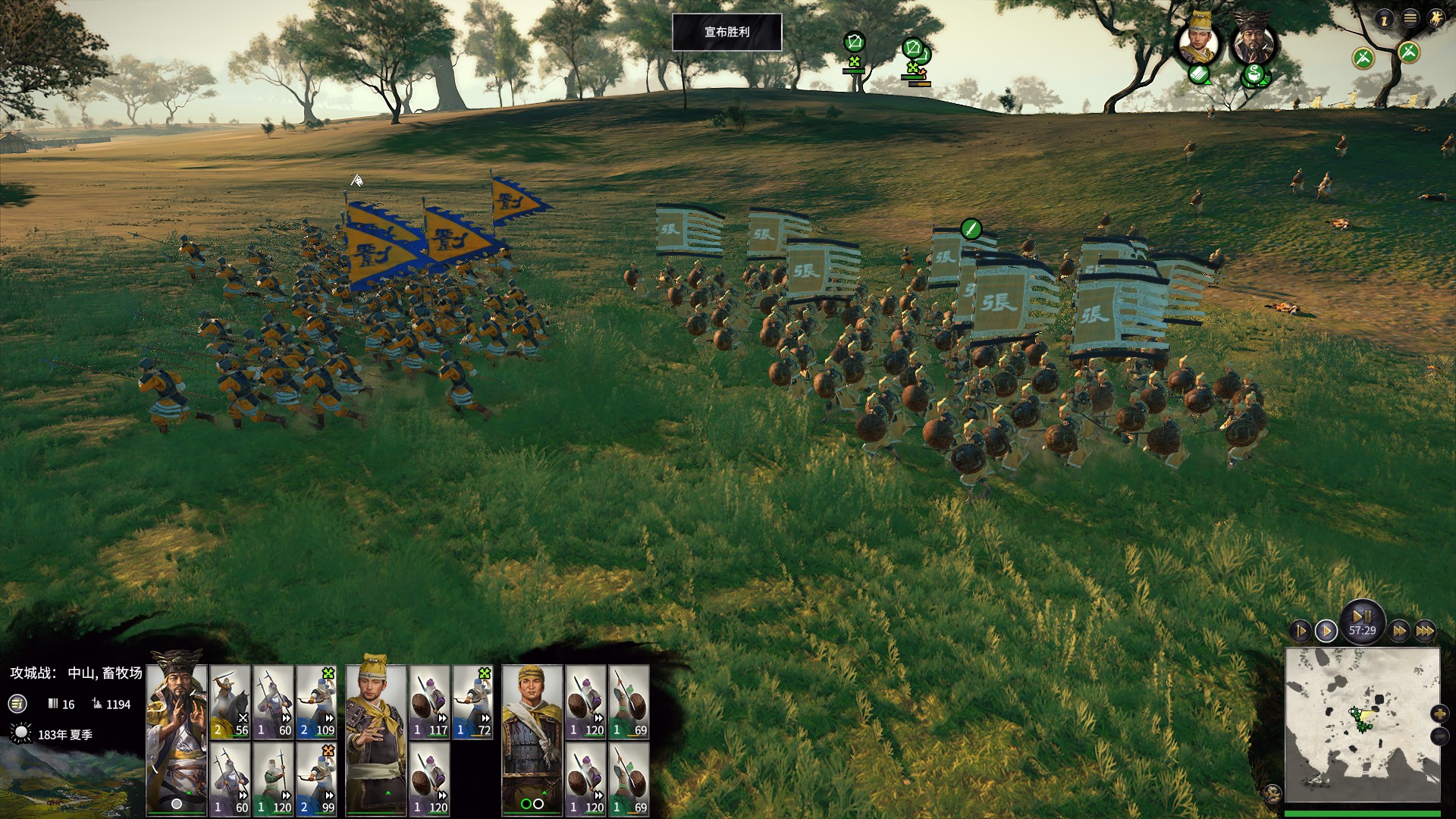
Task: Click the 宣布胜利 declare victory button
Action: point(726,32)
